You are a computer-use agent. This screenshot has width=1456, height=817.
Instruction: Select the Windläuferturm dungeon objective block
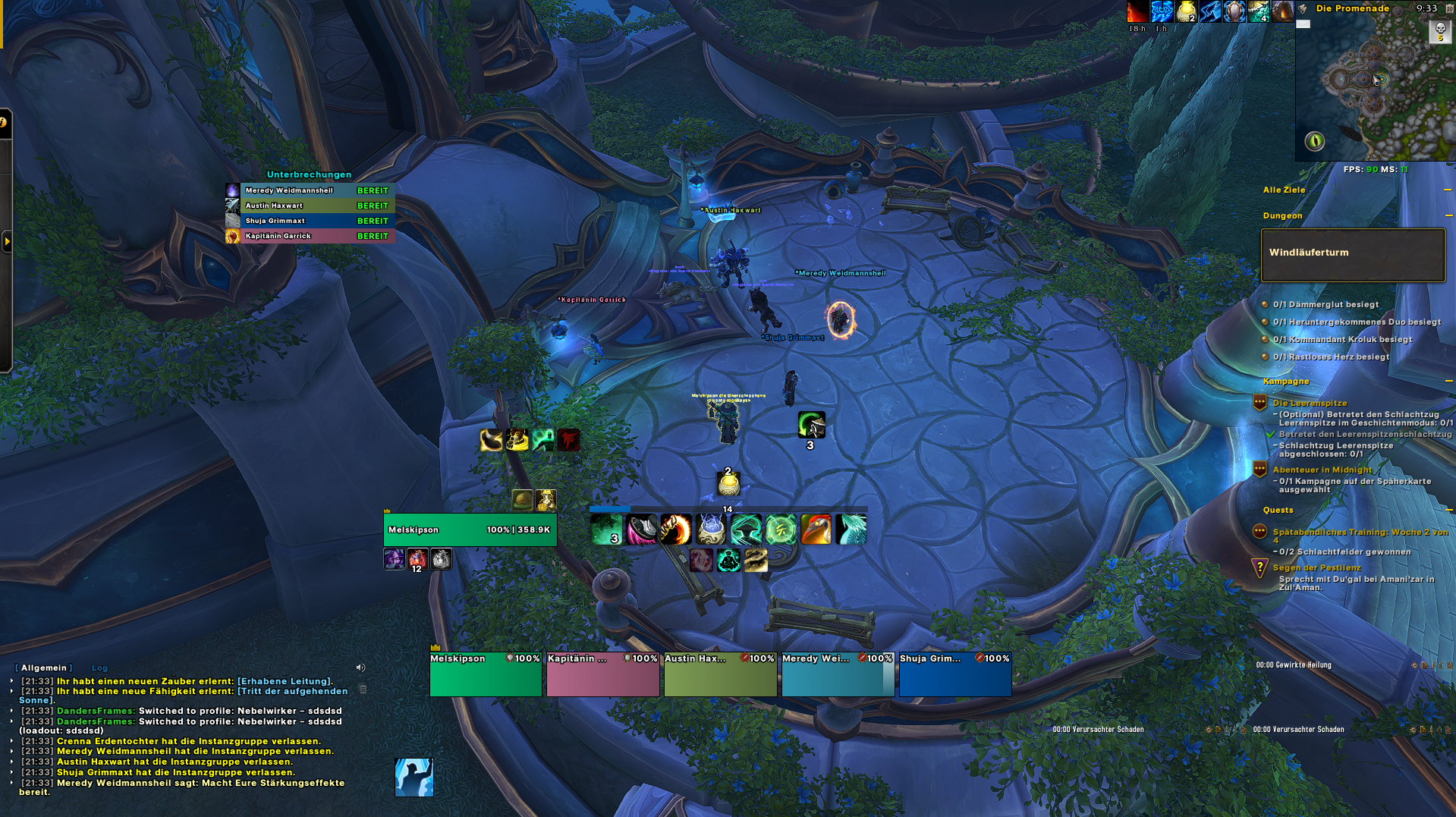1352,255
